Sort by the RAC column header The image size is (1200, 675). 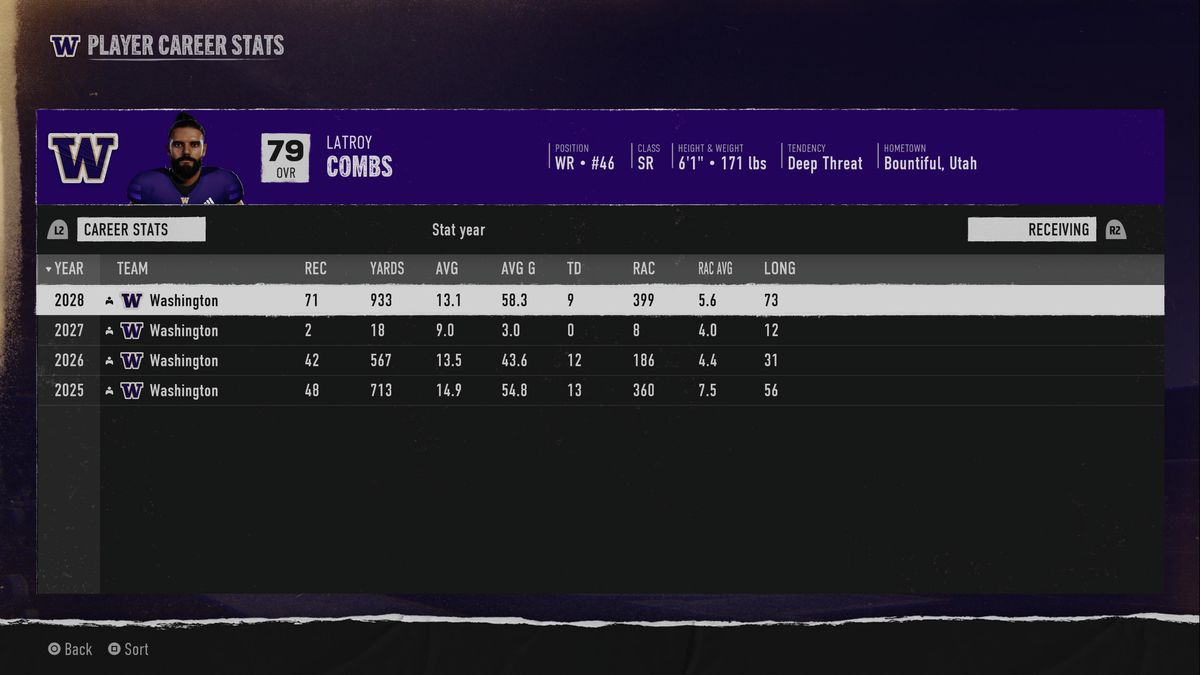tap(644, 268)
